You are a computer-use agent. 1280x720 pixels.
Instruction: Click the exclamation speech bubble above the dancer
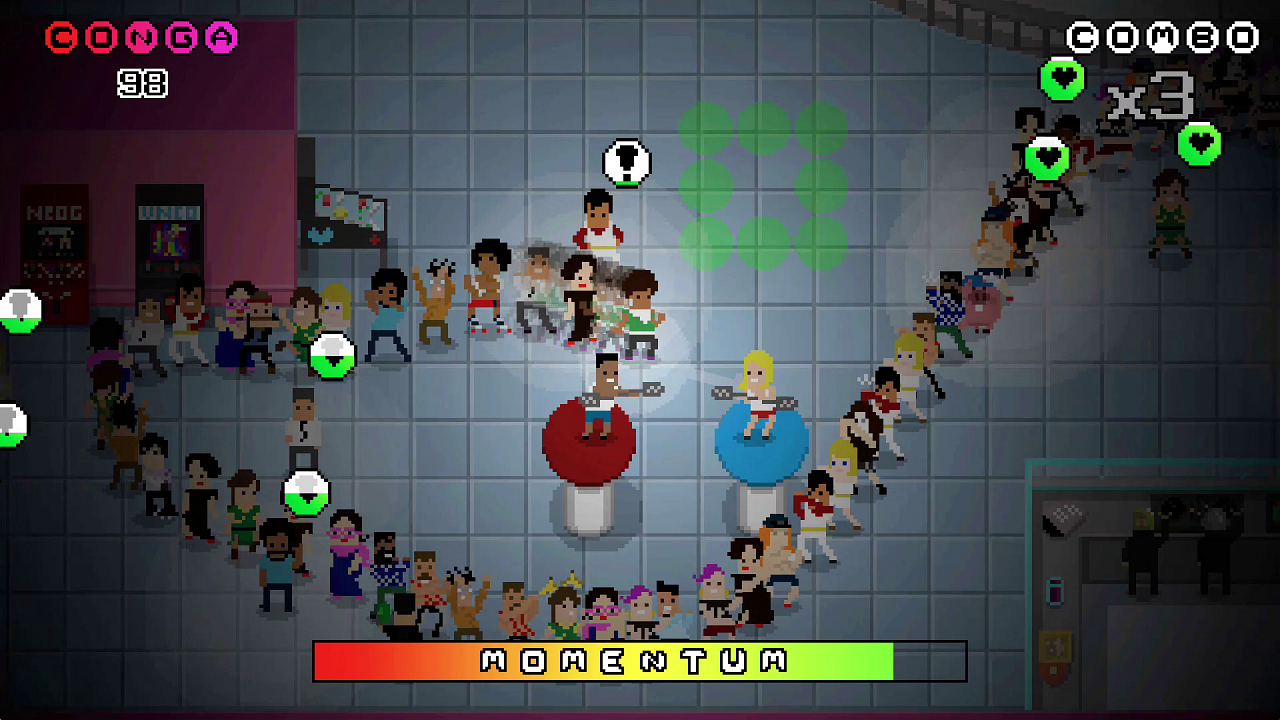click(x=628, y=160)
